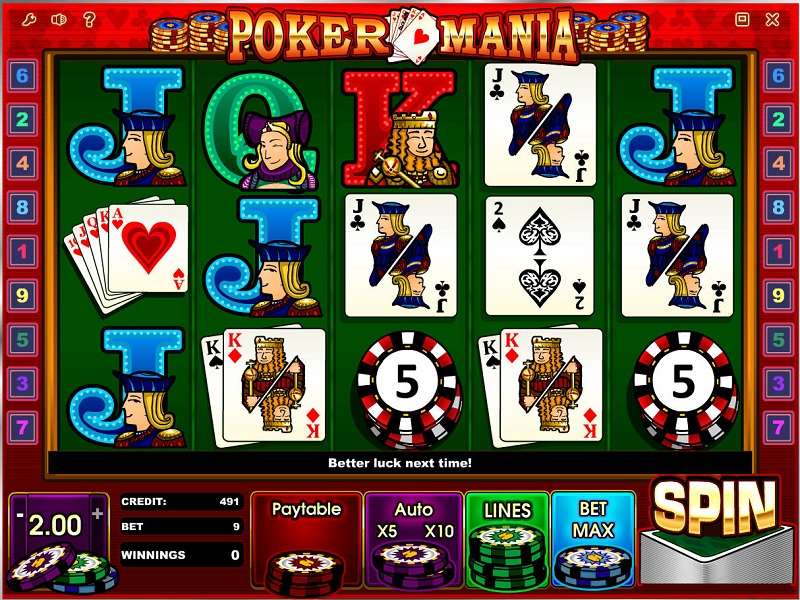Toggle sound with the speaker icon
The width and height of the screenshot is (800, 600).
60,18
